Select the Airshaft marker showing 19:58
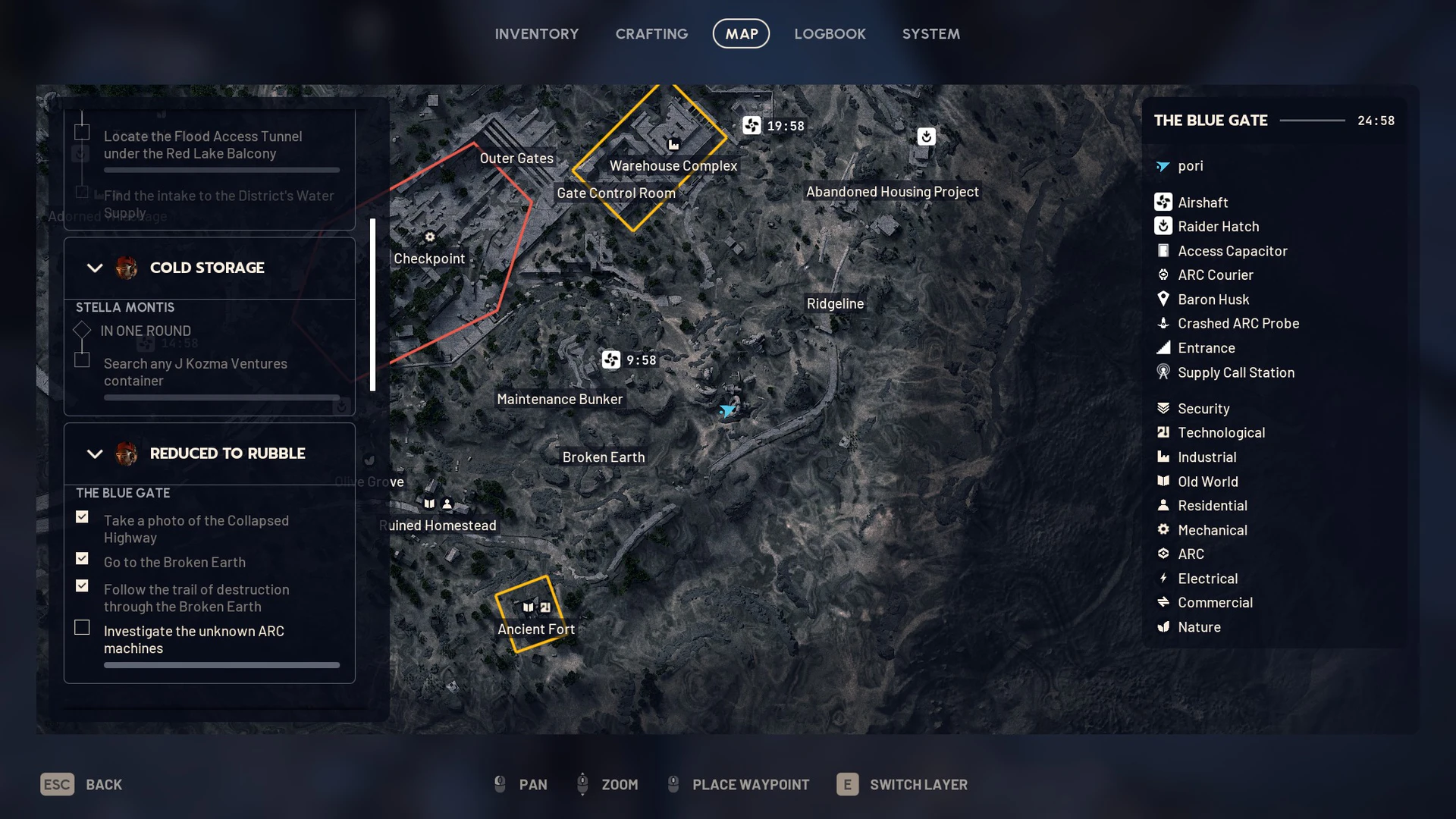 click(x=752, y=125)
